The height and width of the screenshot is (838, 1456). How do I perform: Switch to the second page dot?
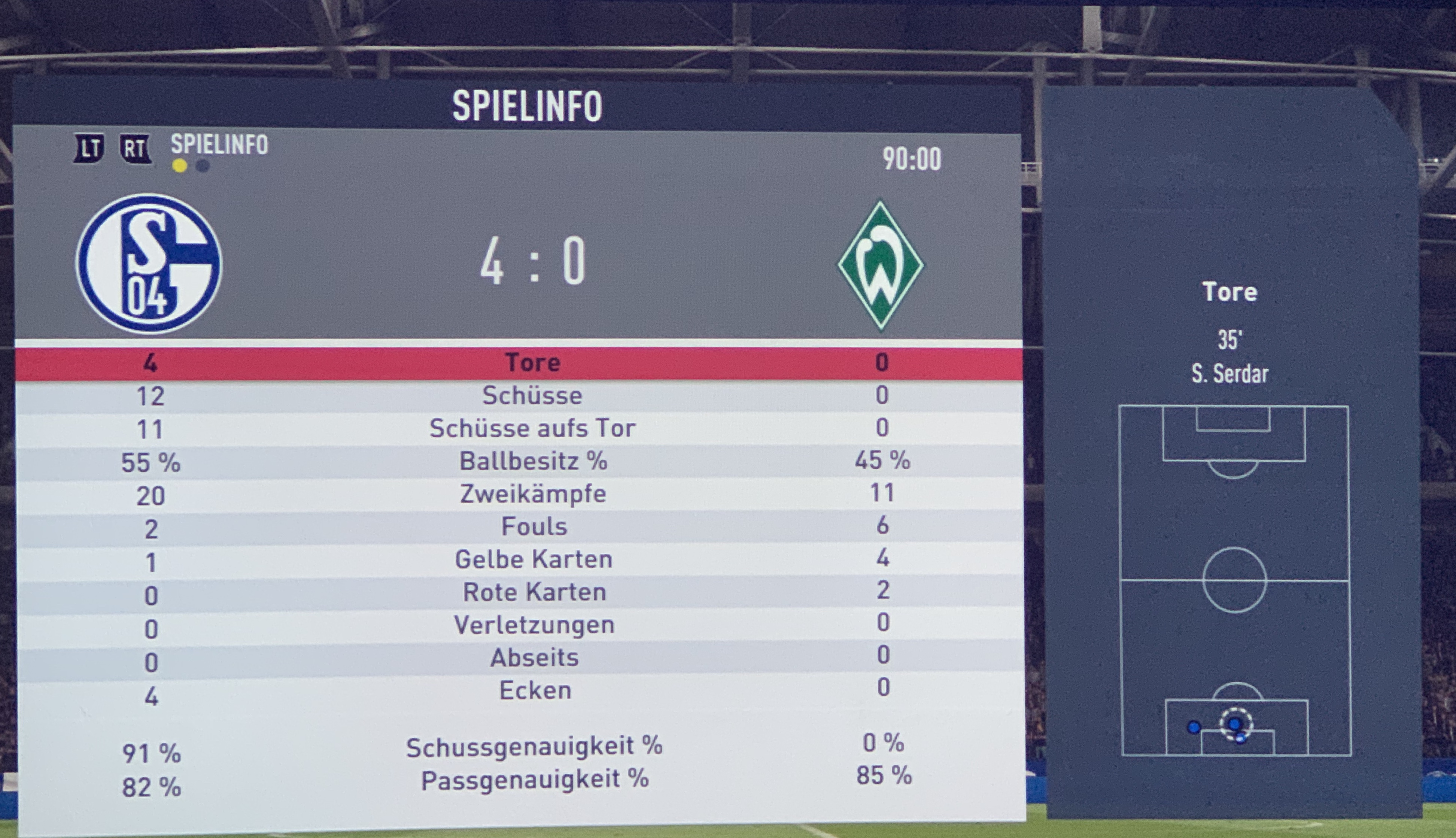[x=203, y=166]
